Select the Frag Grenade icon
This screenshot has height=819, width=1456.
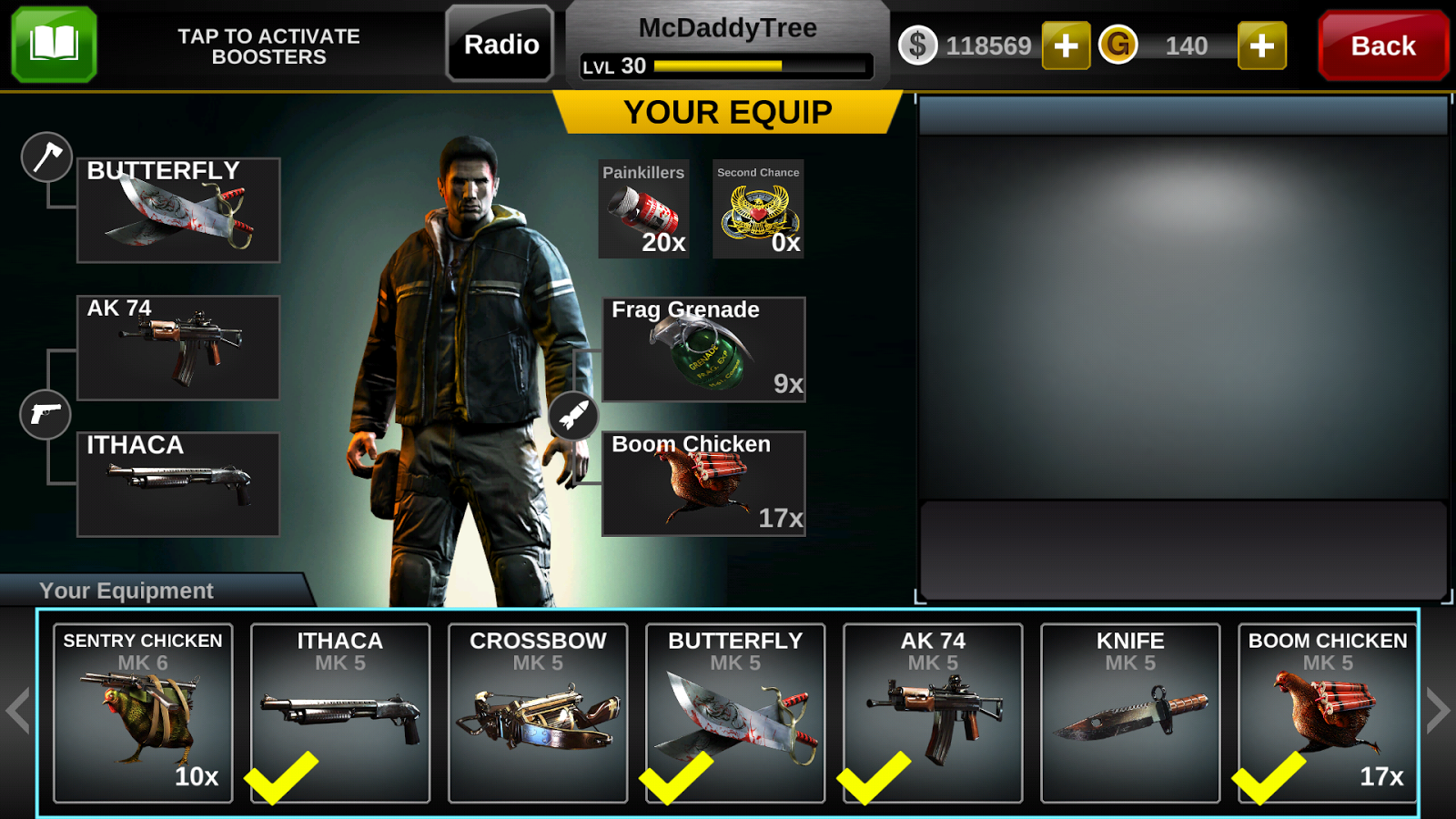tap(703, 350)
